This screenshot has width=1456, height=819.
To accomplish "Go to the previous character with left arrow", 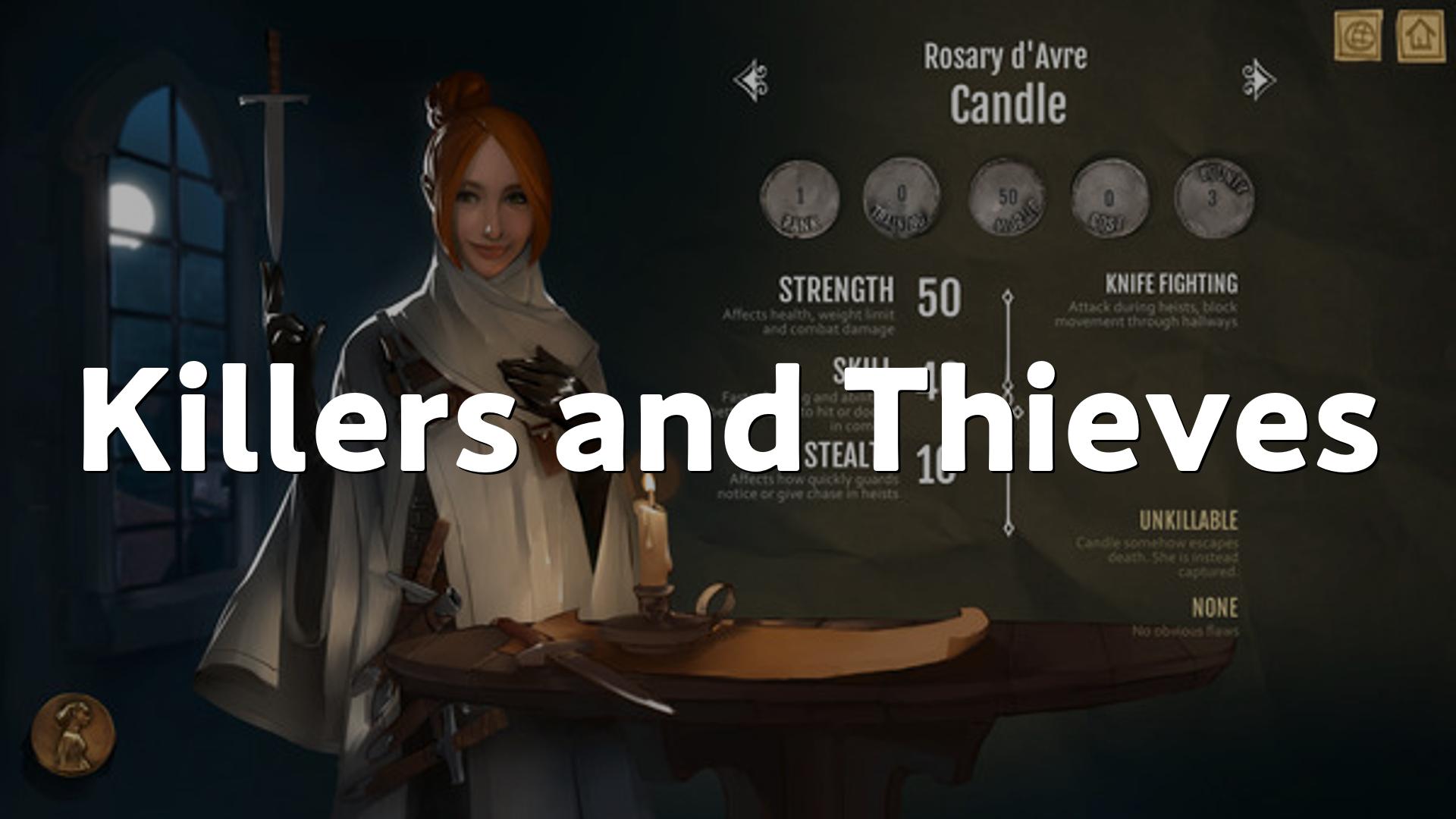I will [752, 80].
